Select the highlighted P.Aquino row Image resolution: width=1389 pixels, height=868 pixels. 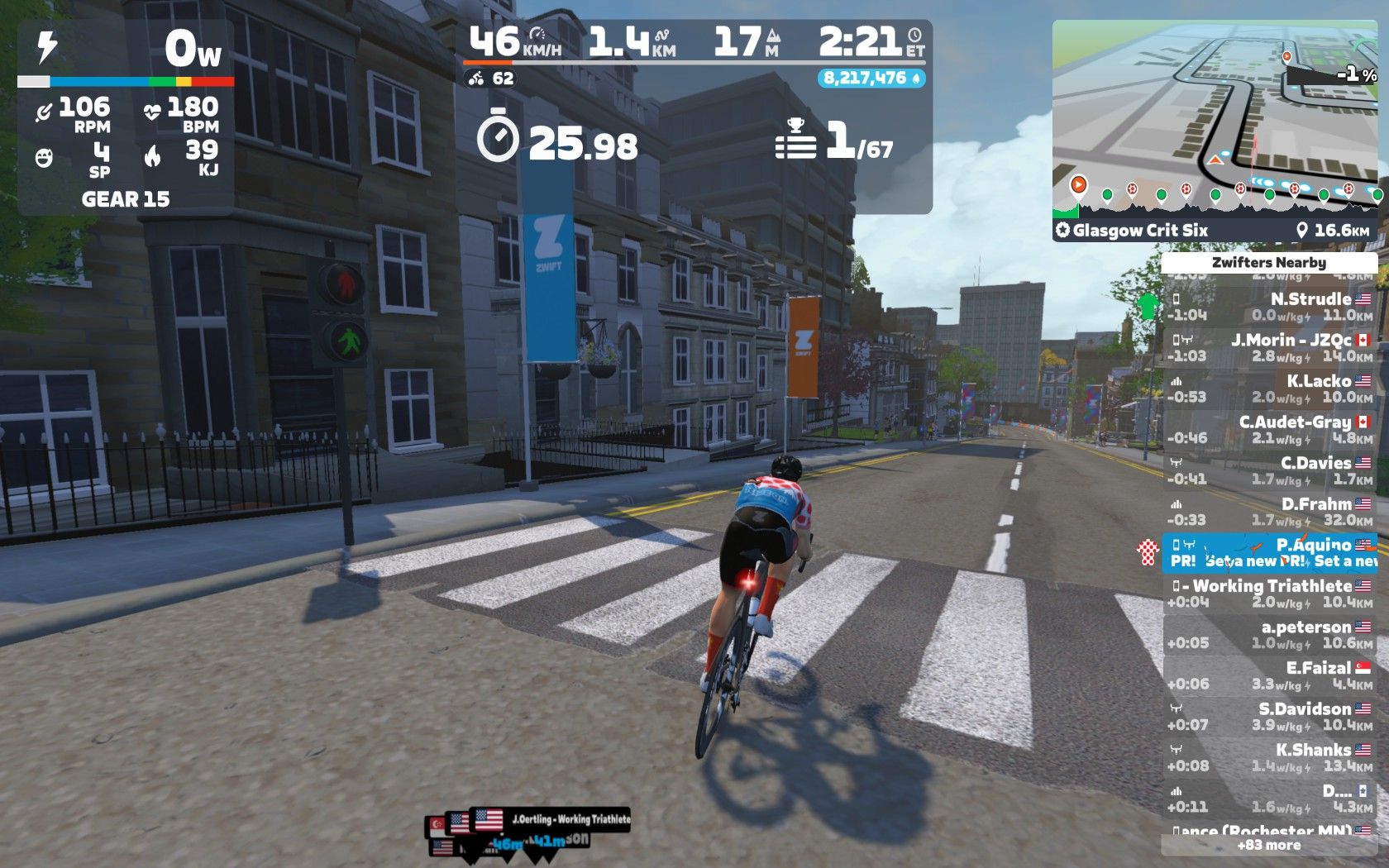1269,552
